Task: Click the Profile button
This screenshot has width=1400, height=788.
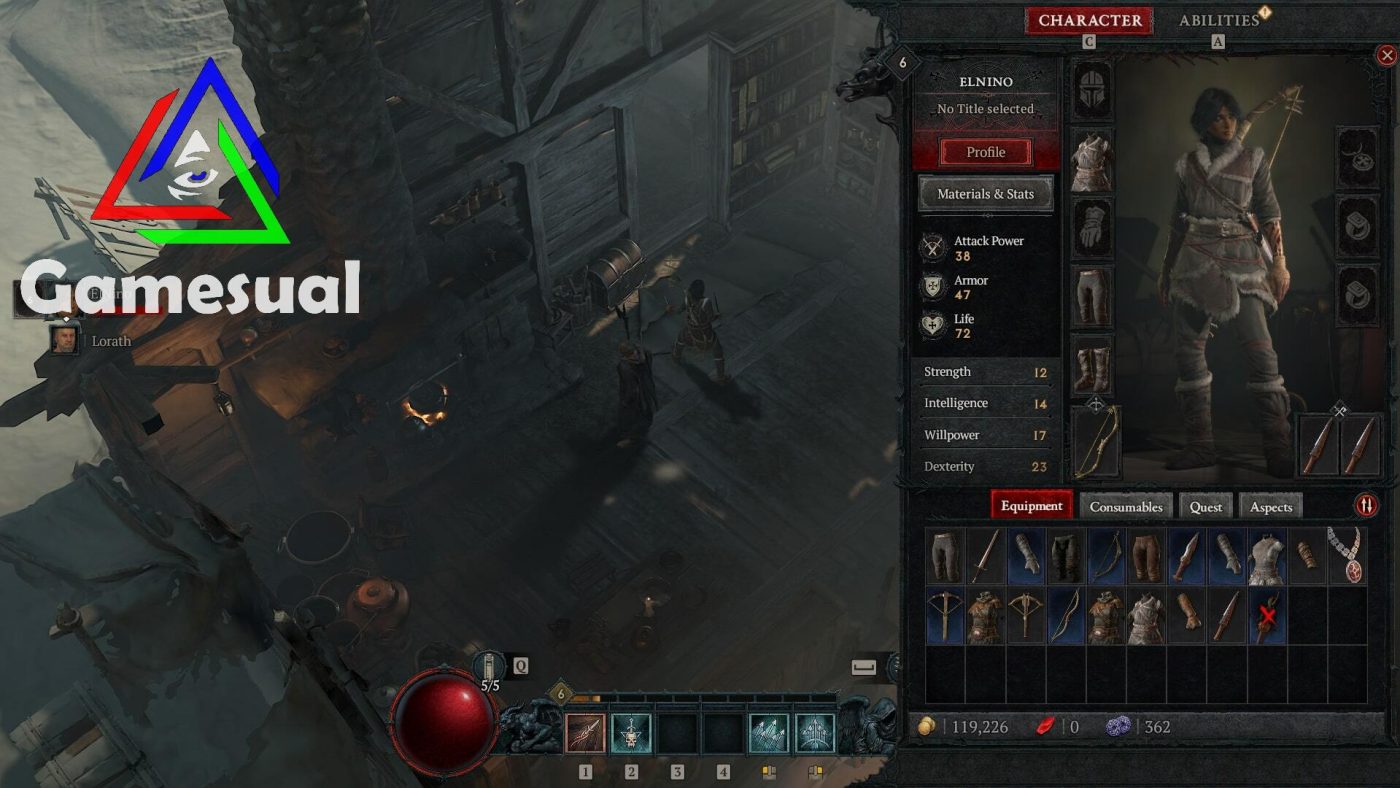Action: tap(986, 151)
